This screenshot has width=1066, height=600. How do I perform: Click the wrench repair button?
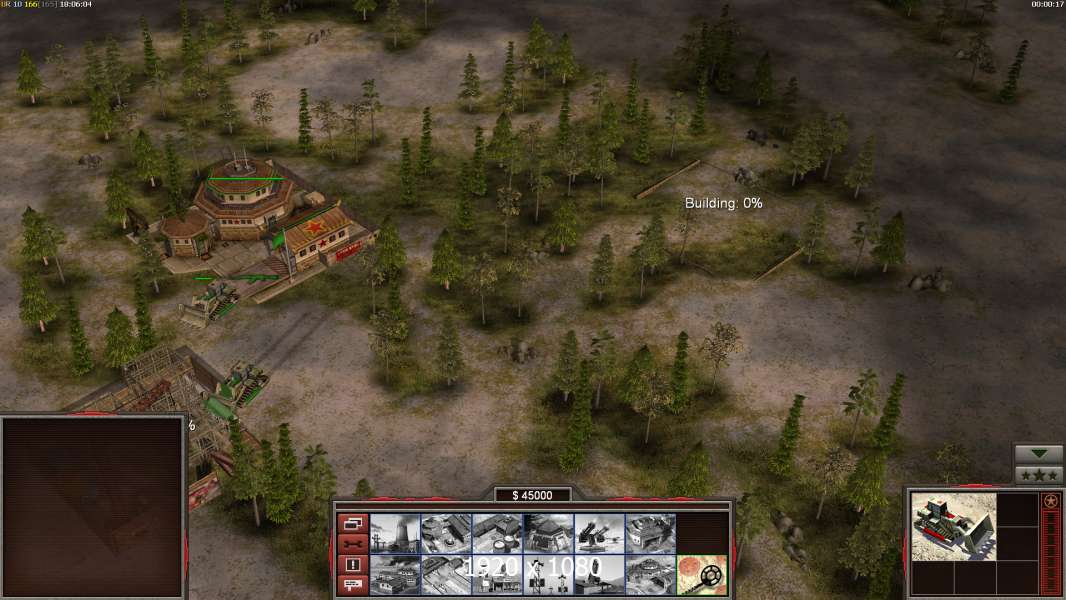coord(352,543)
